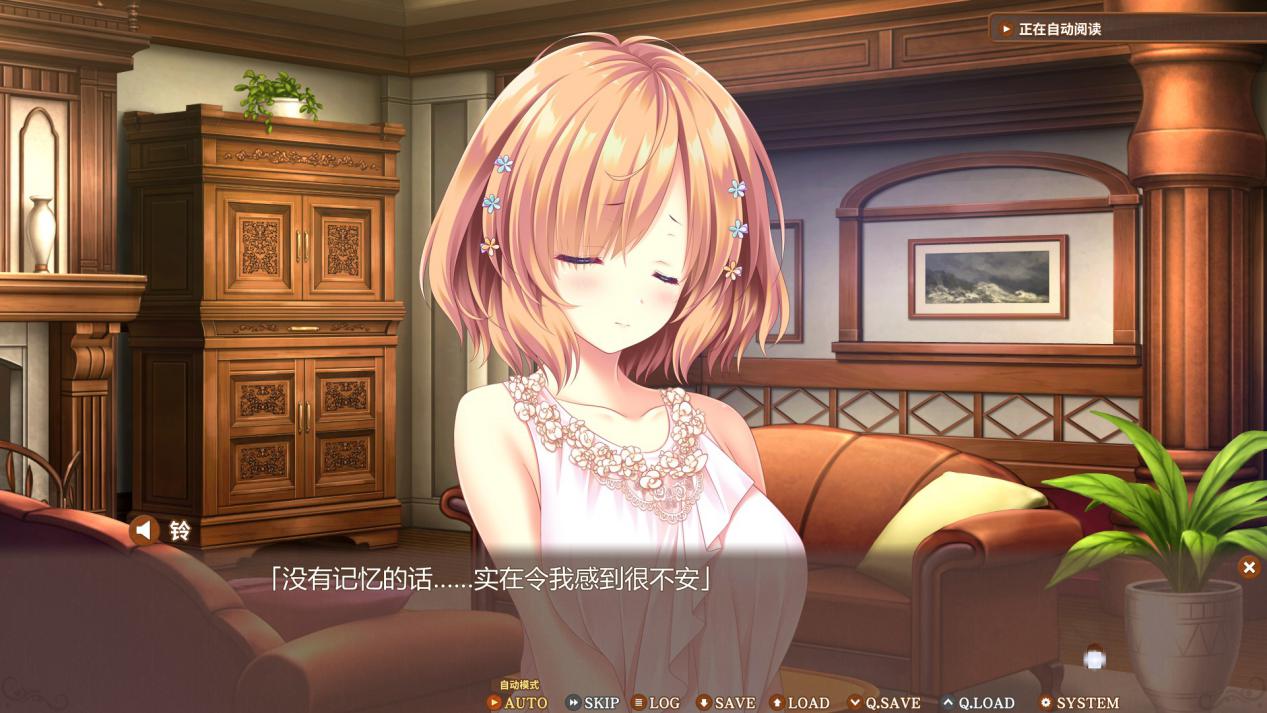Open the LOAD menu
This screenshot has width=1267, height=713.
coord(799,703)
